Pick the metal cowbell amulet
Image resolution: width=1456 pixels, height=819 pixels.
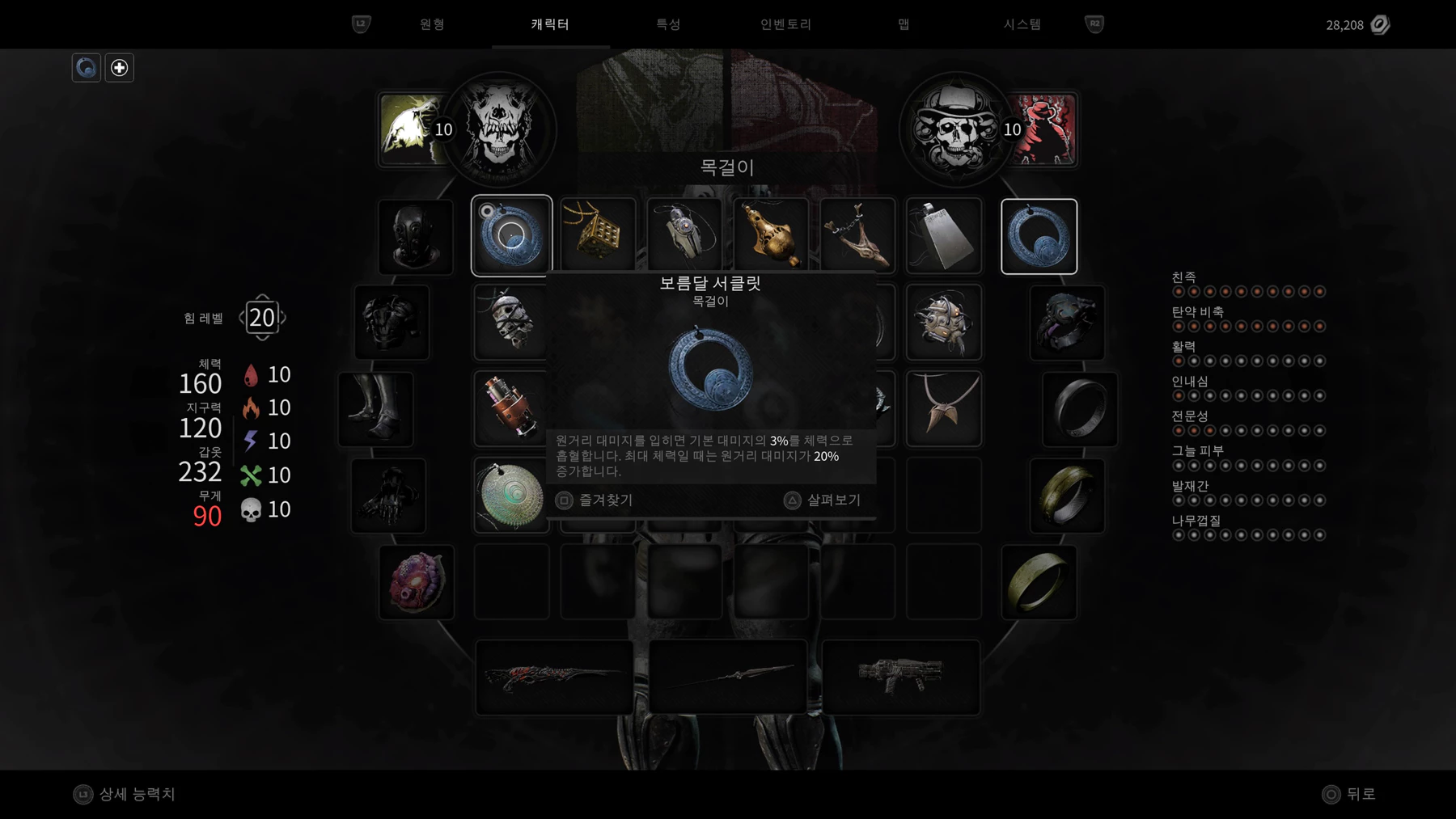tap(944, 235)
